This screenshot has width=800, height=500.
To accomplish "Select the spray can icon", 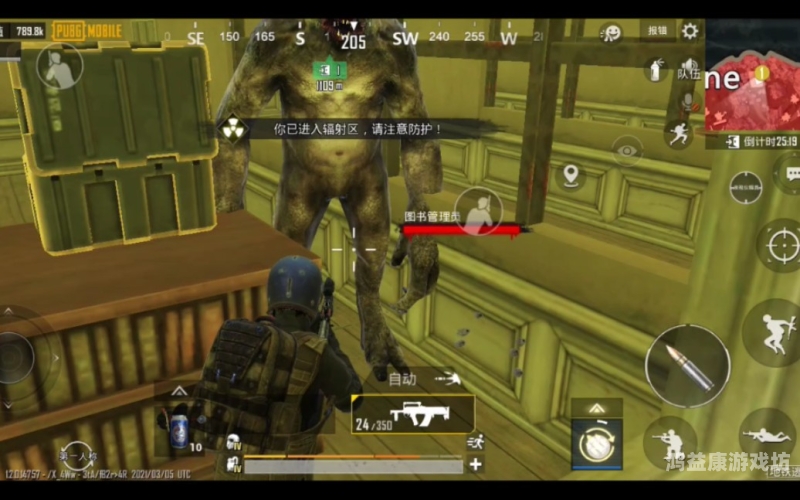I will [x=655, y=69].
